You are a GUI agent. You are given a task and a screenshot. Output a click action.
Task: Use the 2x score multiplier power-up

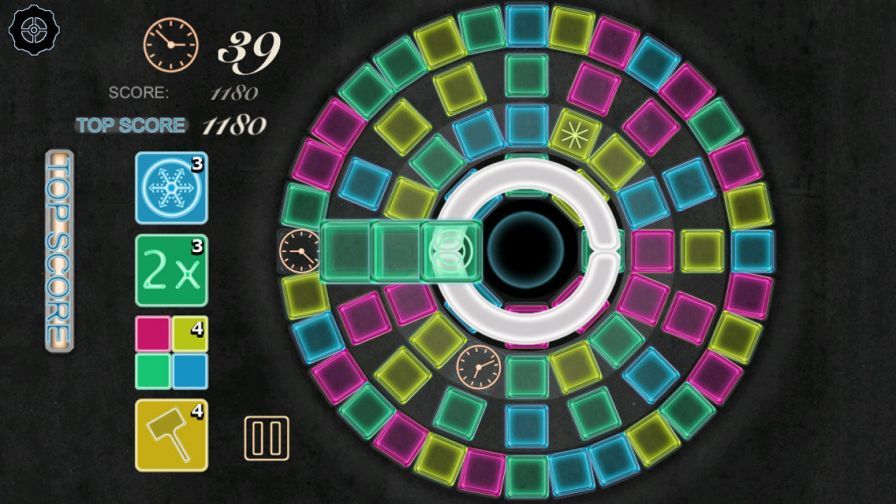coord(171,270)
